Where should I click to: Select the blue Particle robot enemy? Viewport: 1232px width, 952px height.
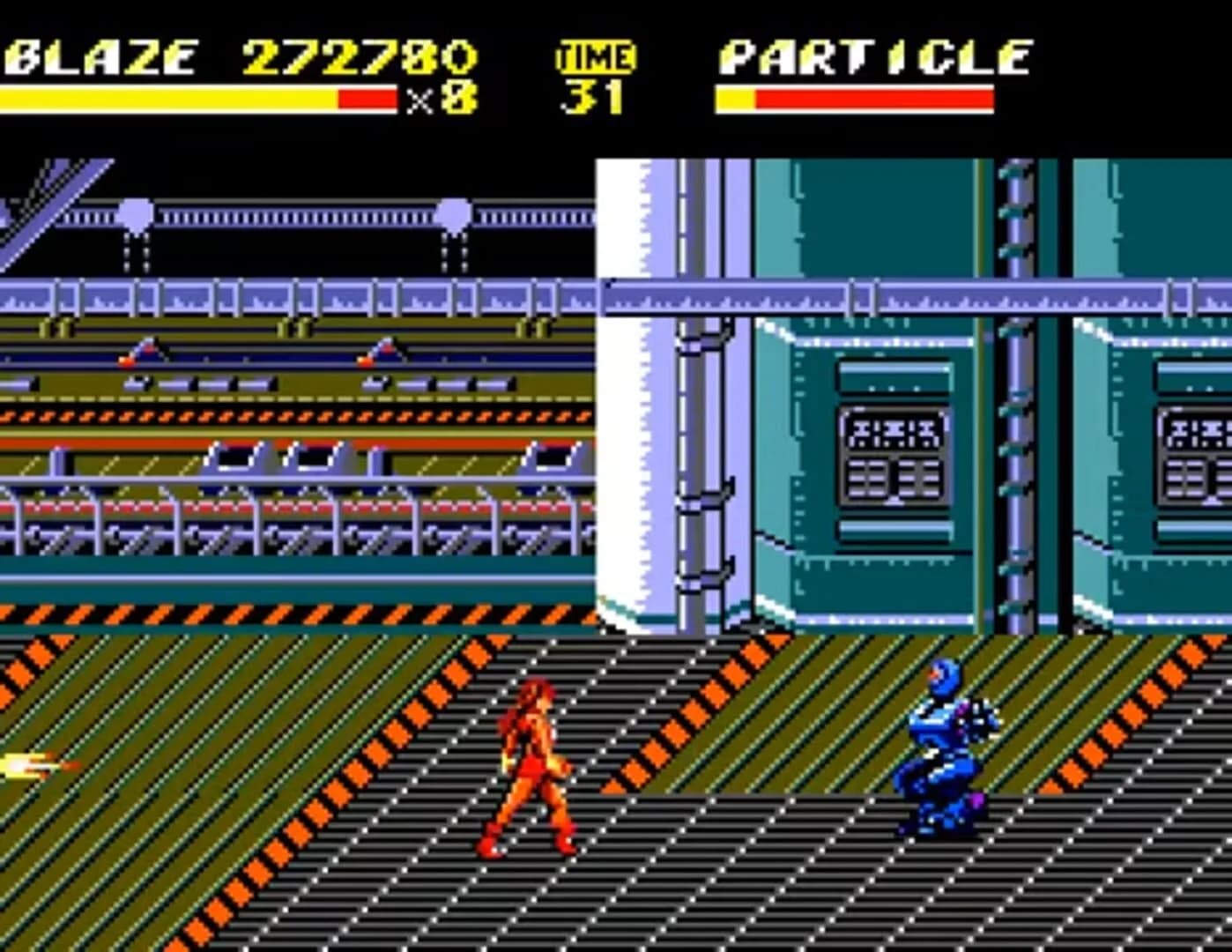point(947,749)
